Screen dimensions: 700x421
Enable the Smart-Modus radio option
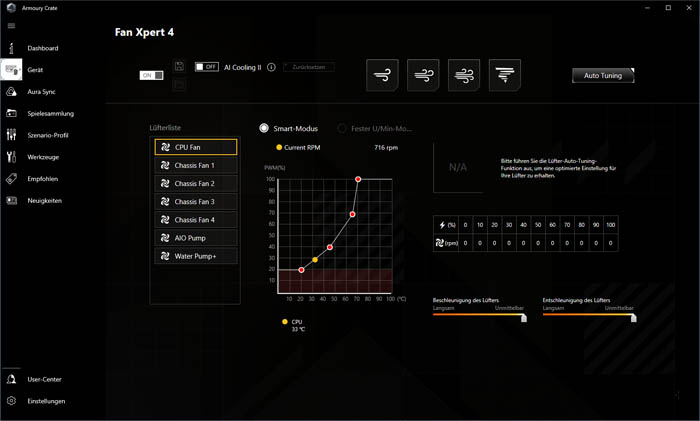point(264,129)
